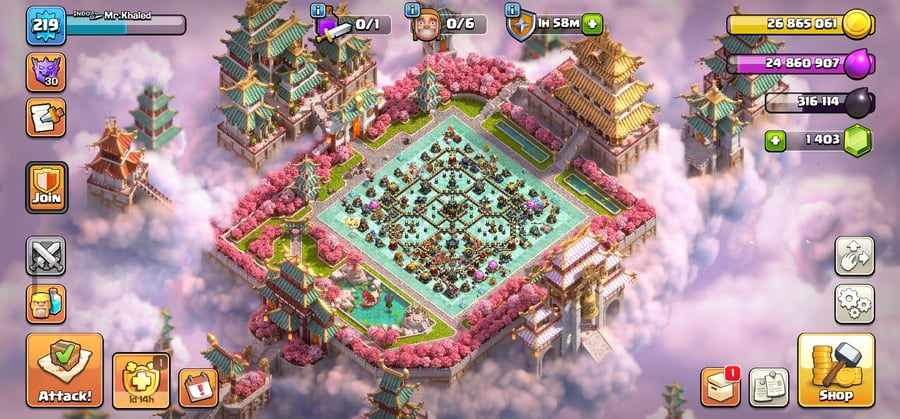Image resolution: width=900 pixels, height=419 pixels.
Task: Add shield time with the green plus
Action: tap(593, 24)
